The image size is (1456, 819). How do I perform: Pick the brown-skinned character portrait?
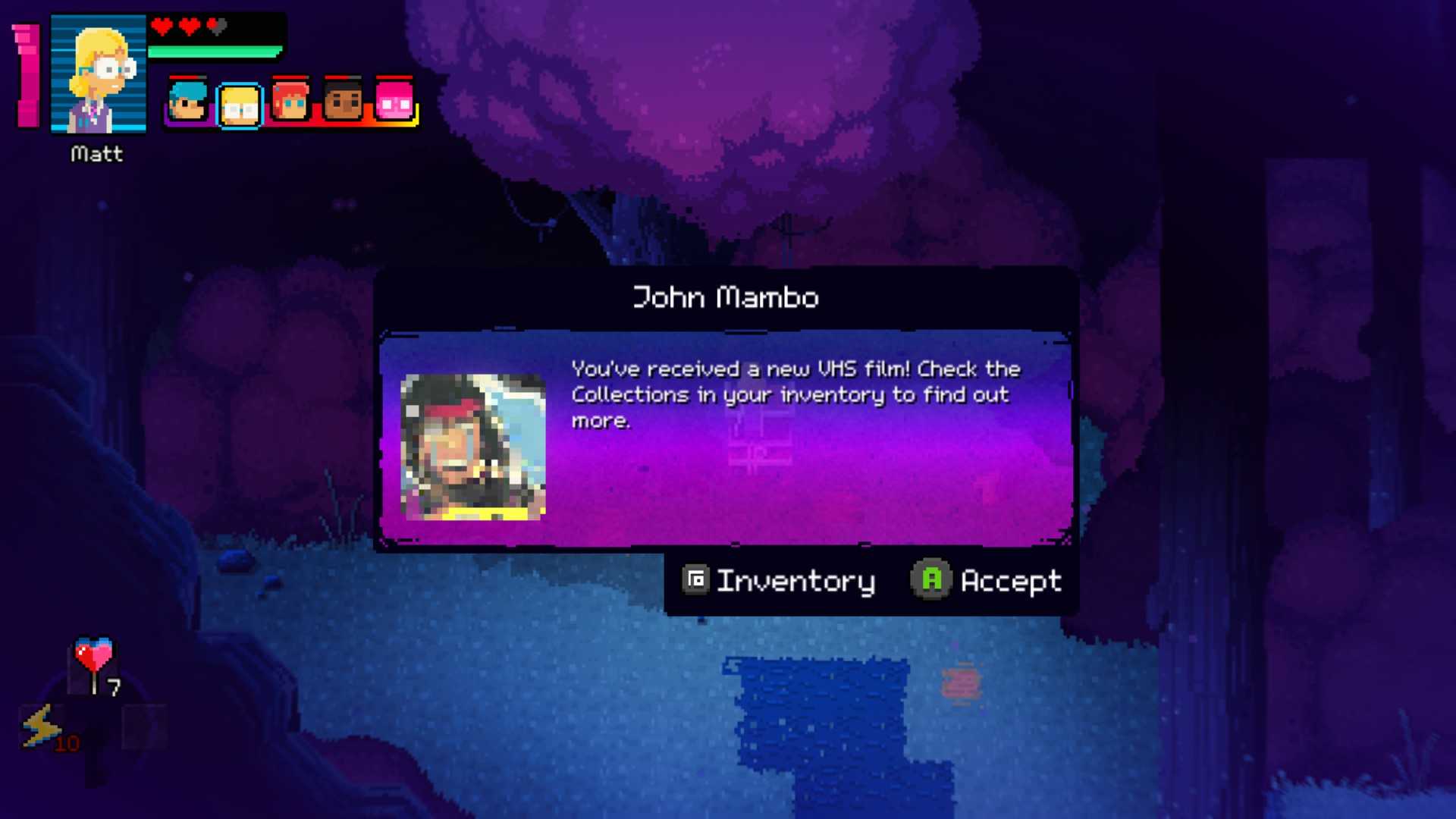pos(343,102)
